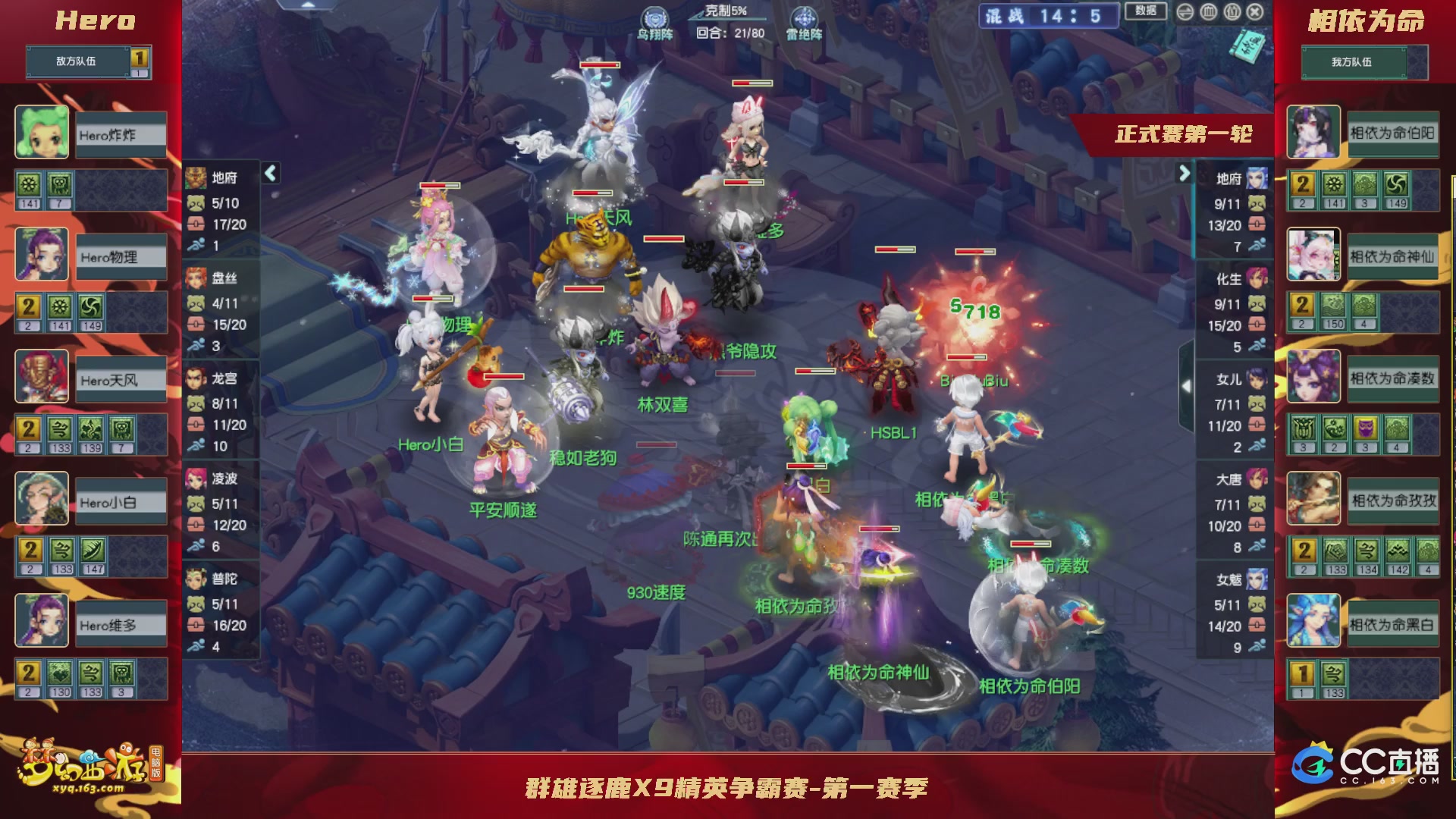Open the speed stat icon for 凌波

click(x=196, y=543)
